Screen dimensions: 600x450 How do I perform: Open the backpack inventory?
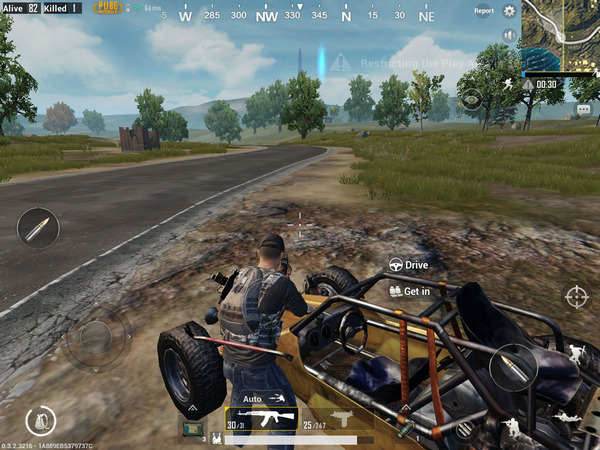point(42,420)
